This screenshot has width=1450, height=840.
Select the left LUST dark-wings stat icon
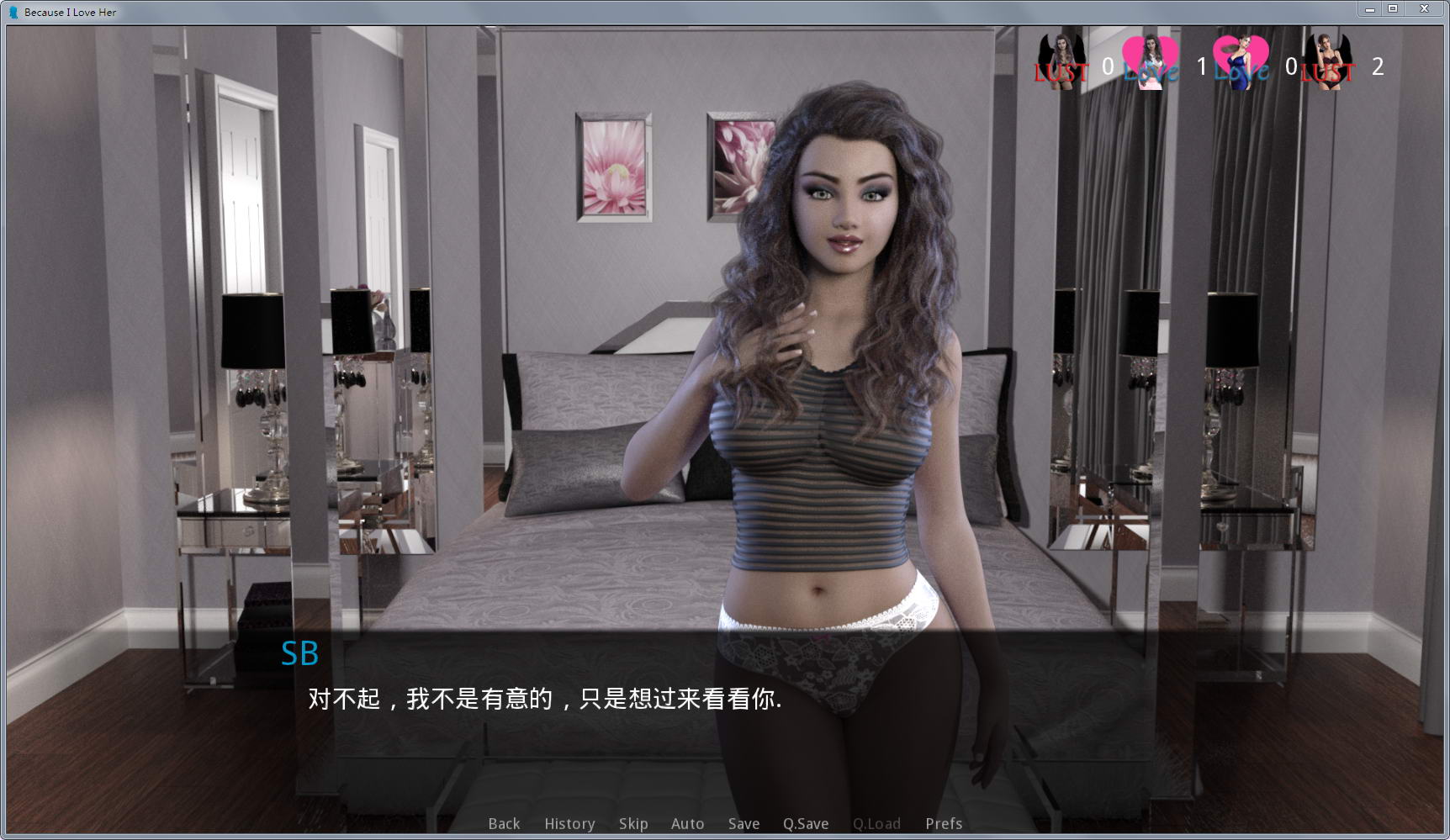[x=1063, y=57]
